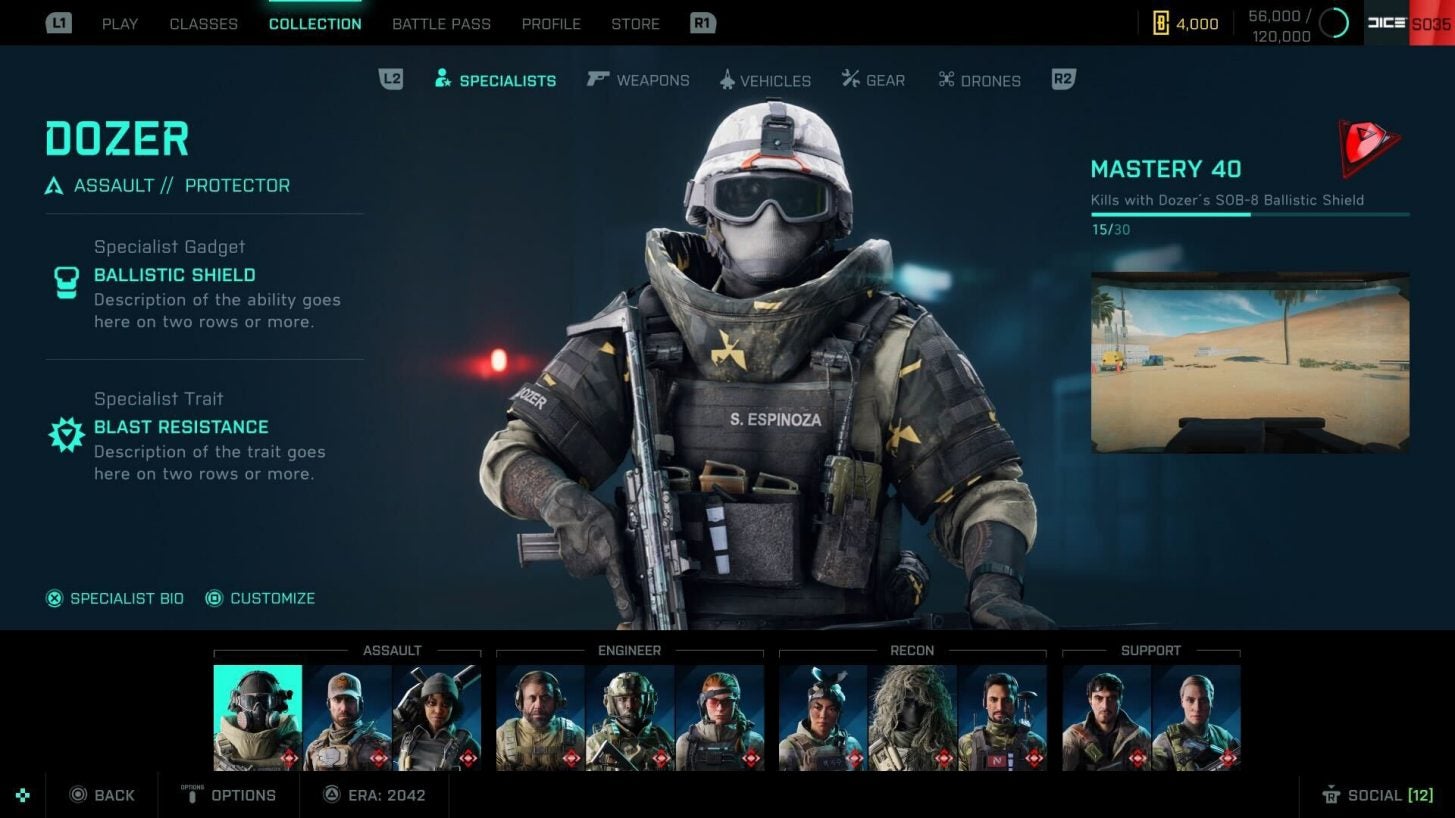Switch to the Battle Pass tab
The height and width of the screenshot is (818, 1455).
[441, 23]
